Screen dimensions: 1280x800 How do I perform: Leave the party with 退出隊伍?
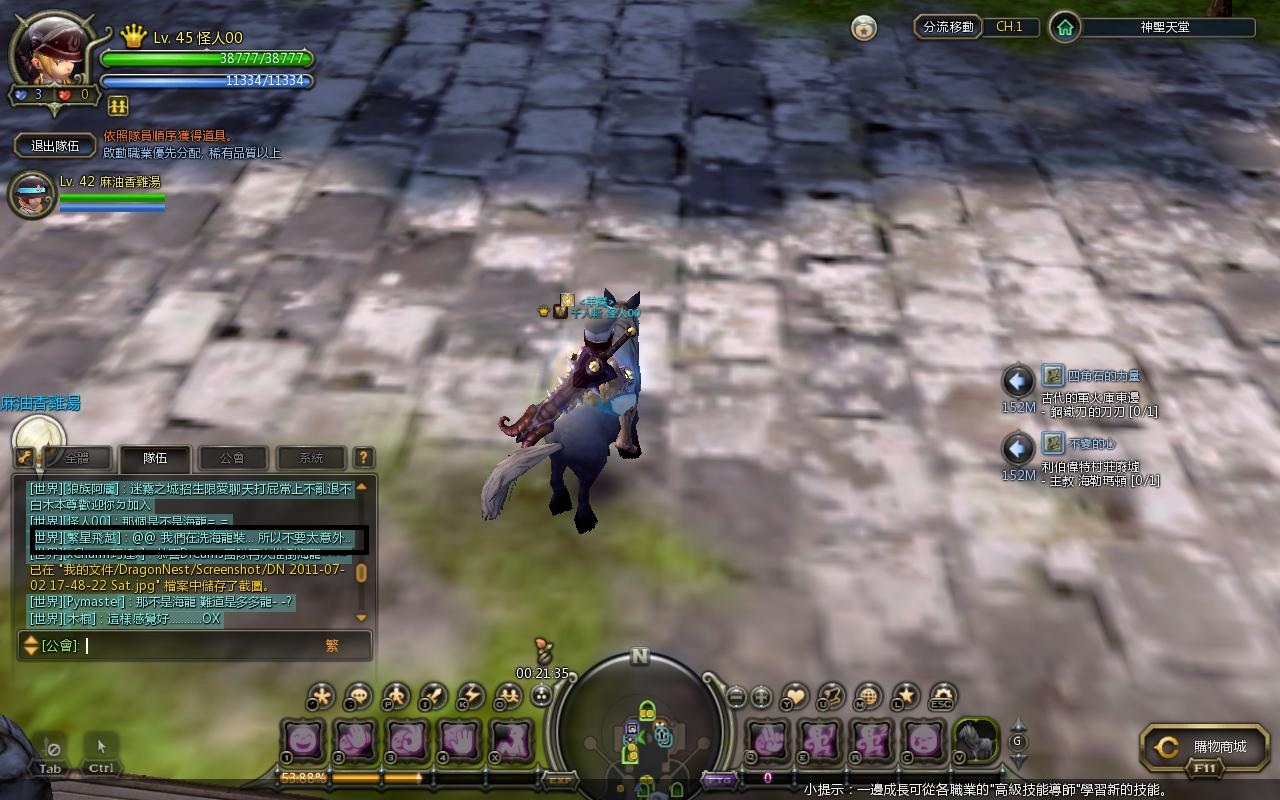click(55, 145)
